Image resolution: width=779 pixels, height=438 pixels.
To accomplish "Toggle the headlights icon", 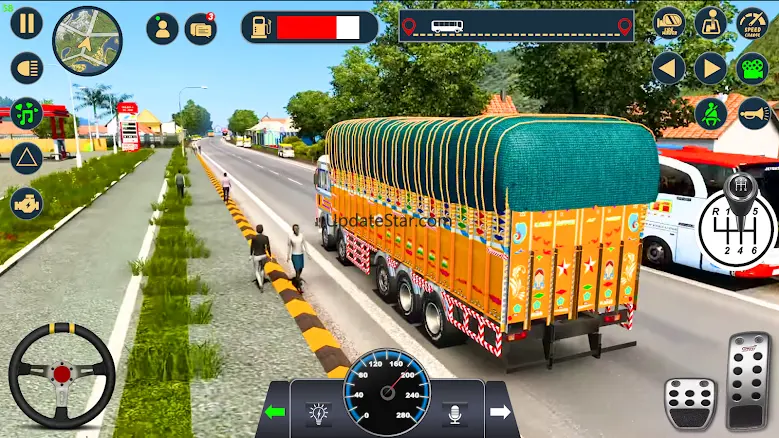I will [x=27, y=67].
